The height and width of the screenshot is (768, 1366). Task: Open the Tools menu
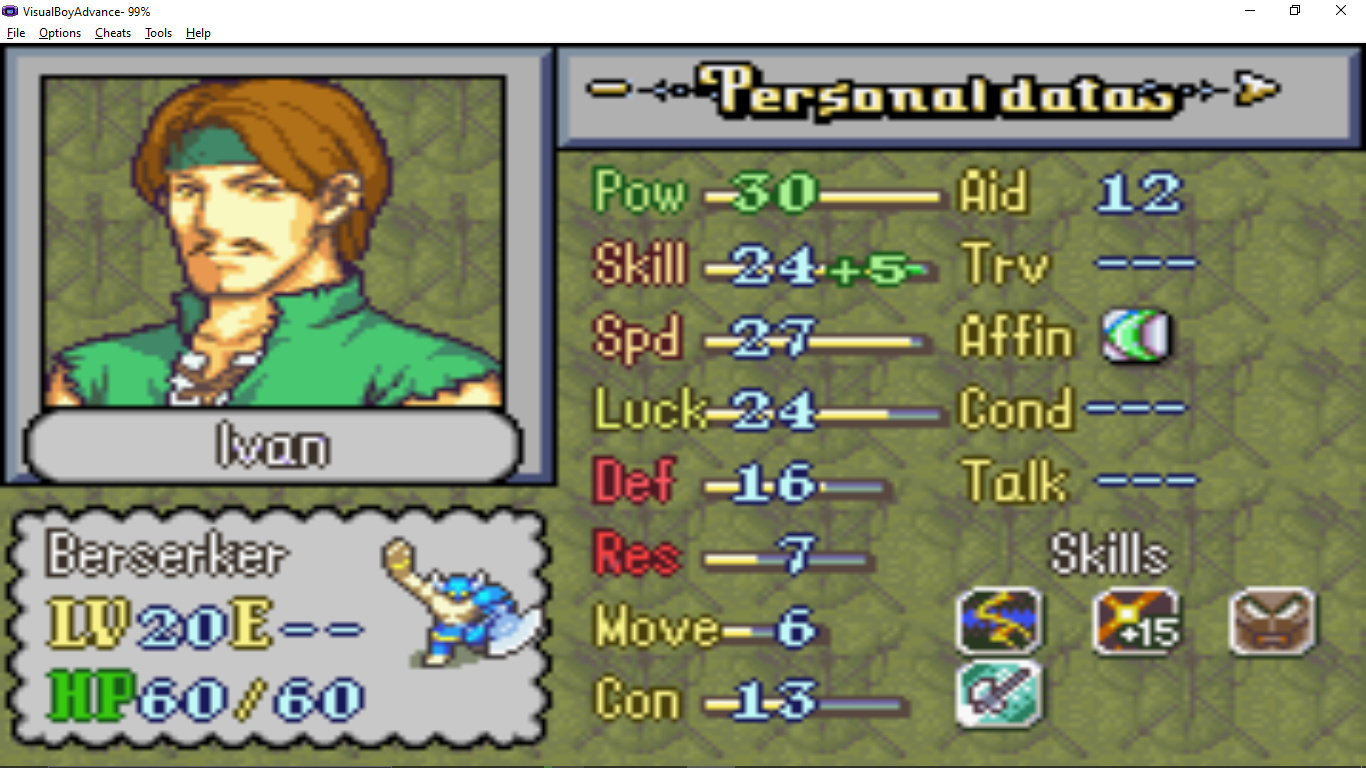(x=158, y=33)
